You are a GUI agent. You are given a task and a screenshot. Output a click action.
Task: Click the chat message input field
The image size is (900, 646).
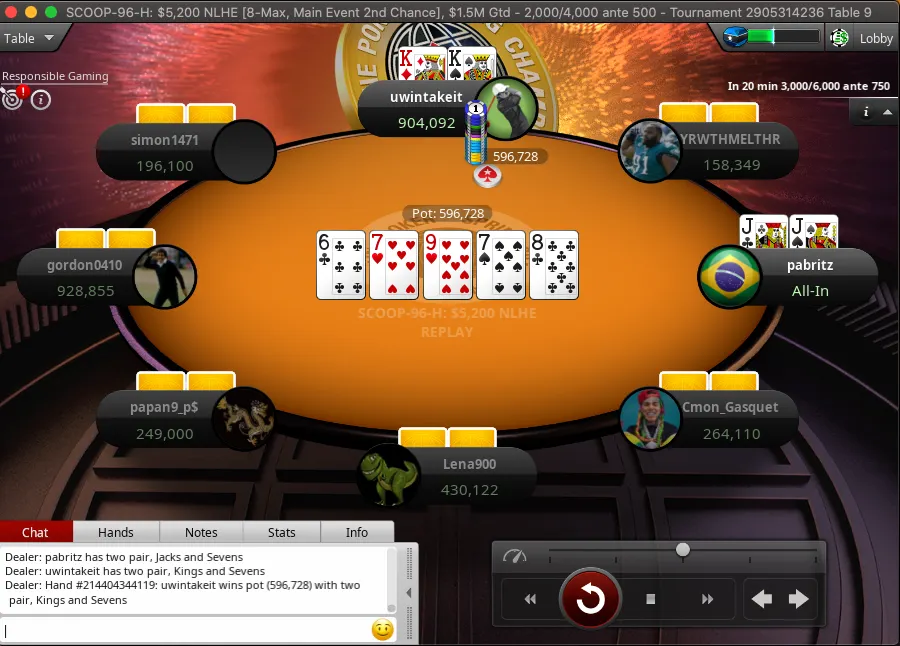(185, 630)
